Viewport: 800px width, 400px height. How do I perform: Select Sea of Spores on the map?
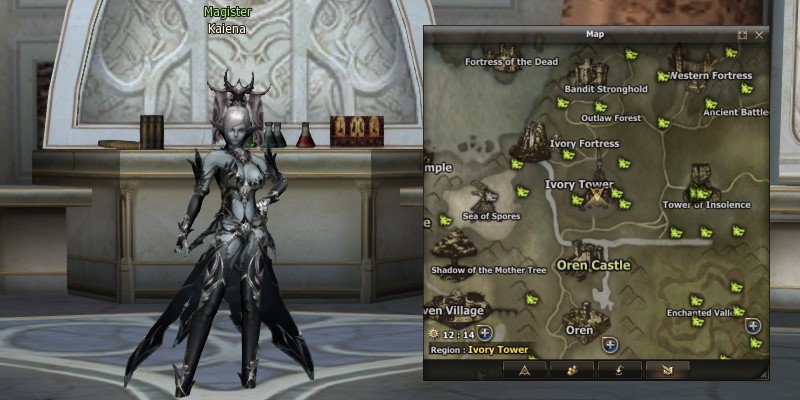[x=491, y=216]
